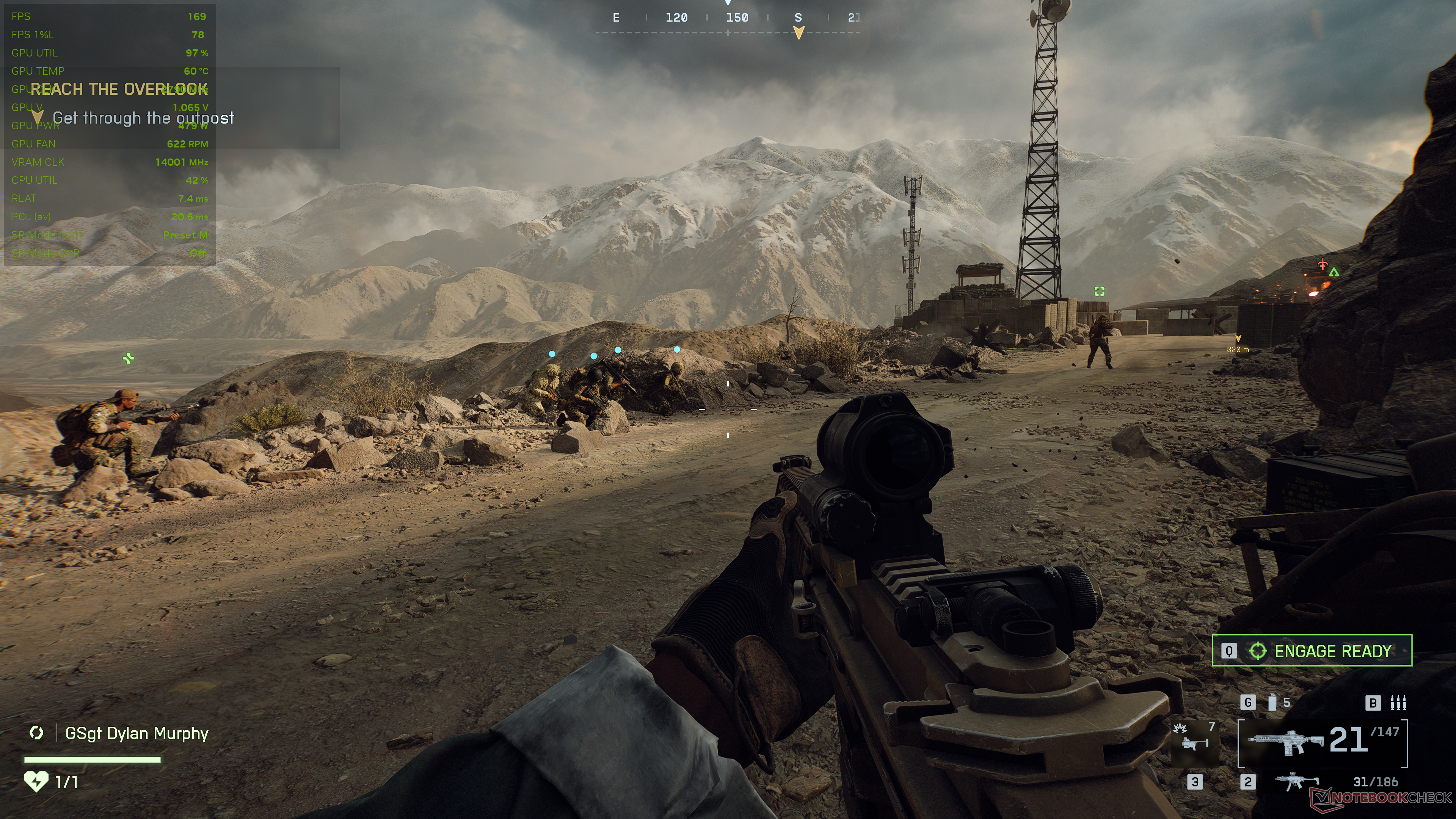Open the Reach the Overlook objective tracker
This screenshot has height=819, width=1456.
(119, 89)
